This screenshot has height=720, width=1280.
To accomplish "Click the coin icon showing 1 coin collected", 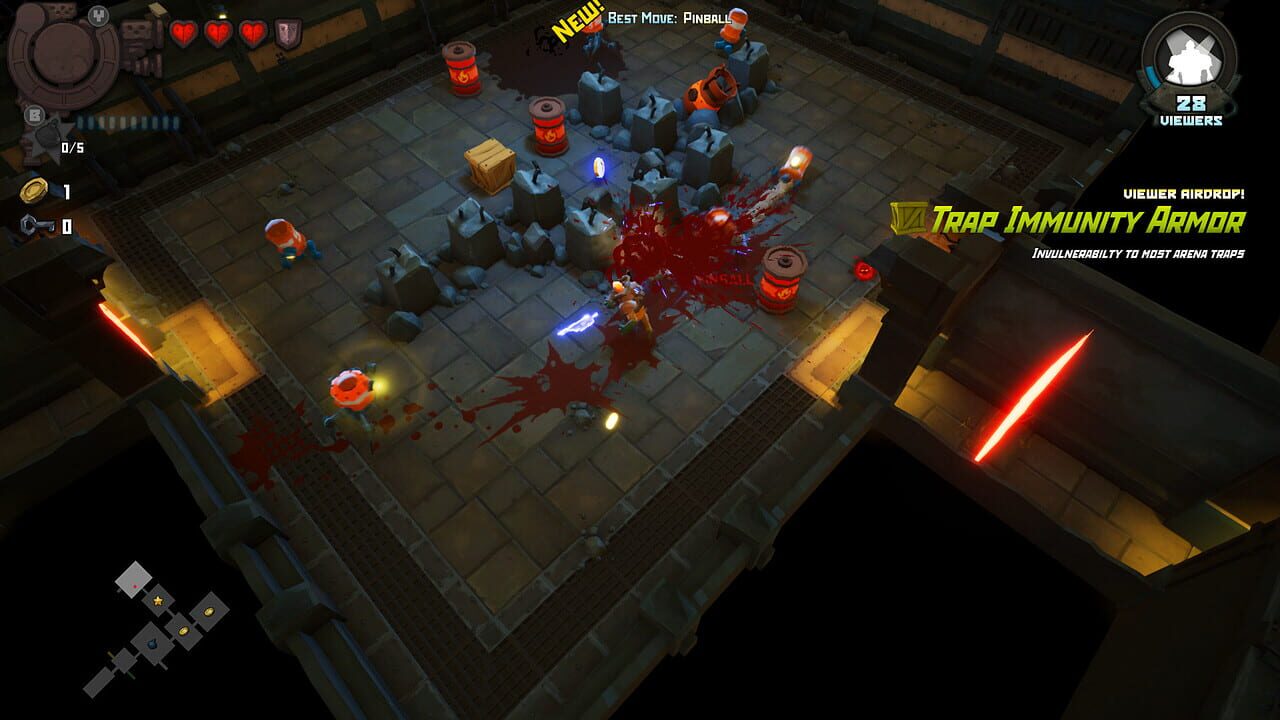I will point(35,189).
